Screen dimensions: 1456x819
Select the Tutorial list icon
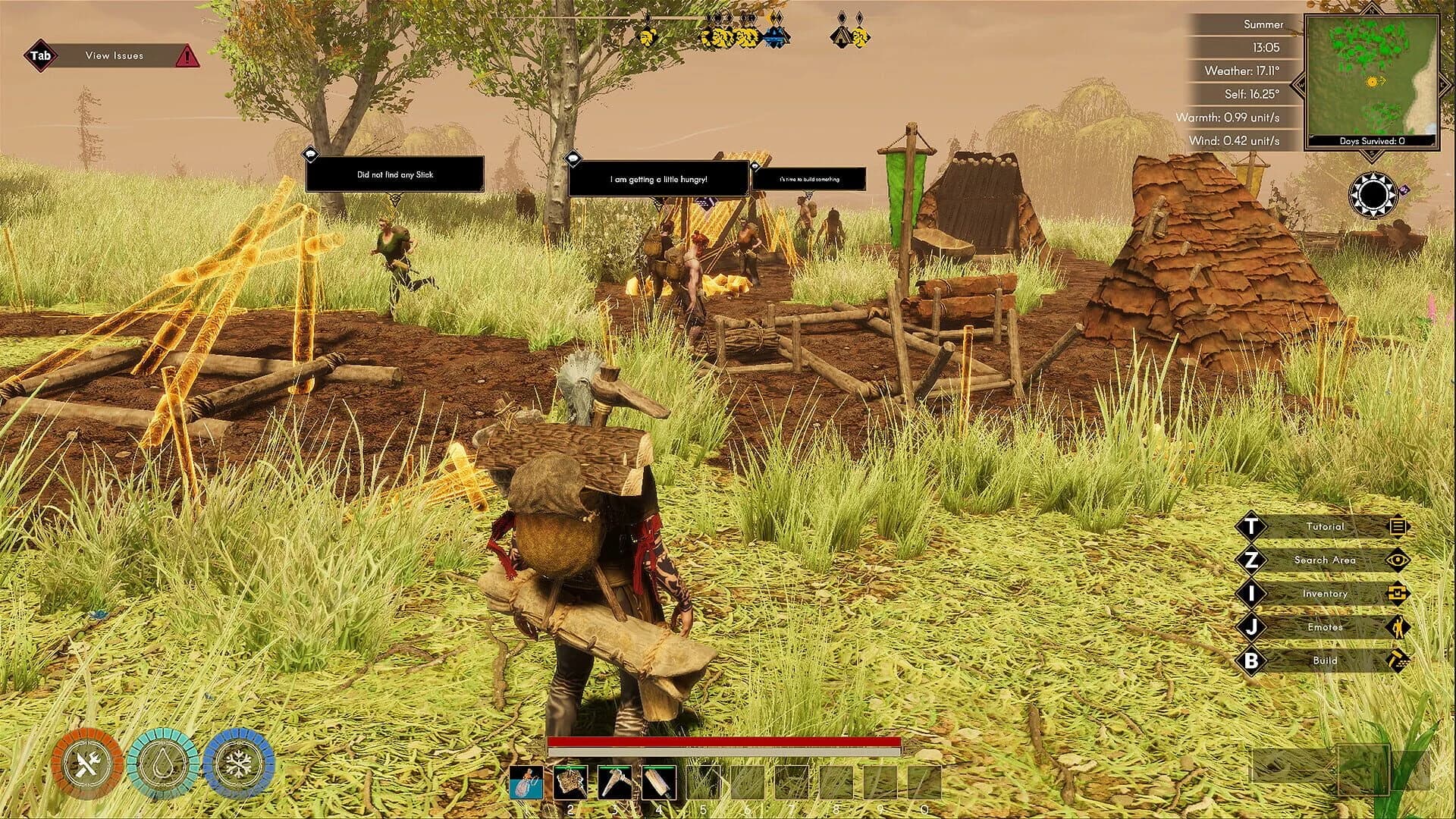click(x=1398, y=527)
